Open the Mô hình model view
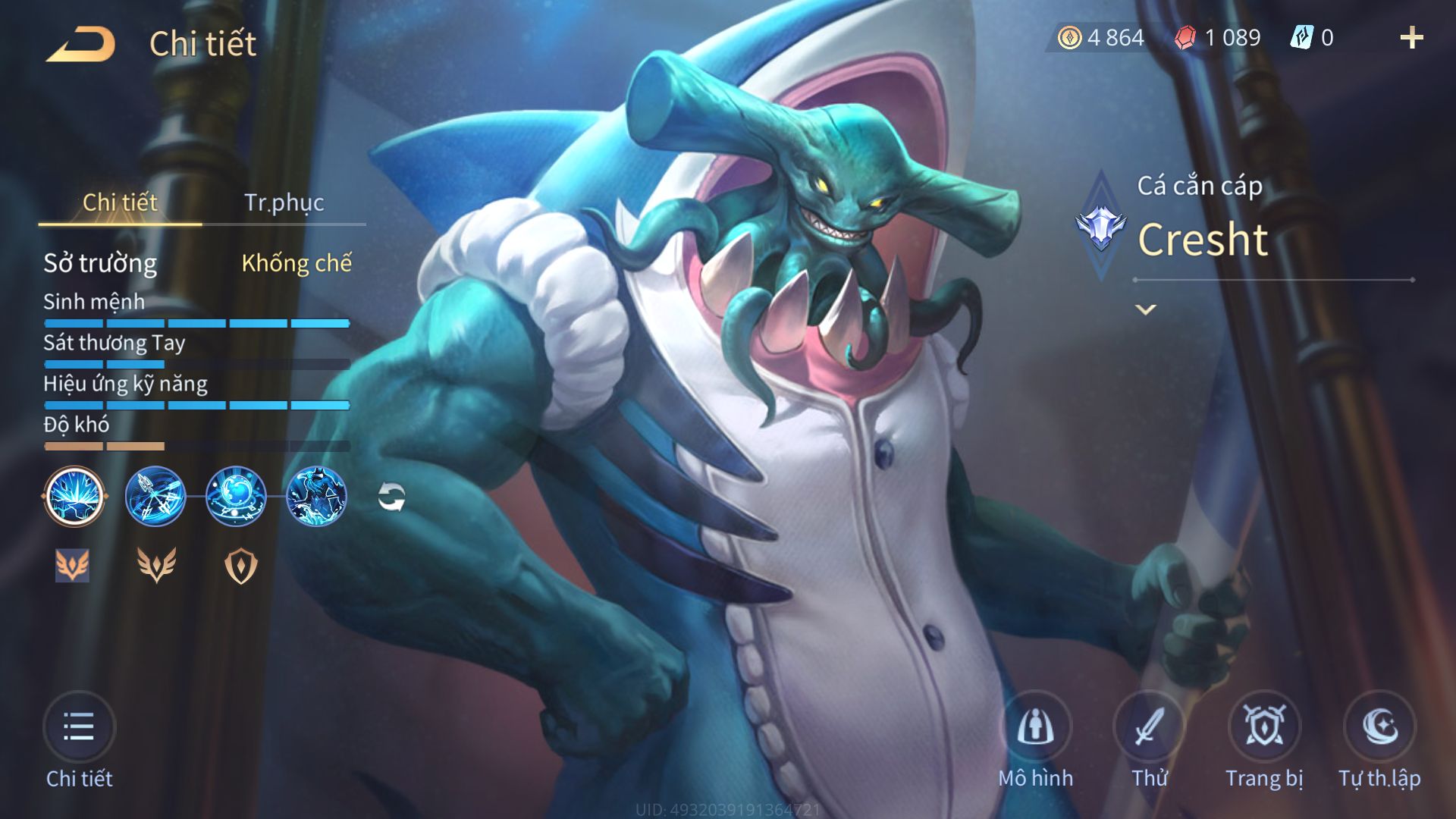The width and height of the screenshot is (1456, 819). 1035,728
